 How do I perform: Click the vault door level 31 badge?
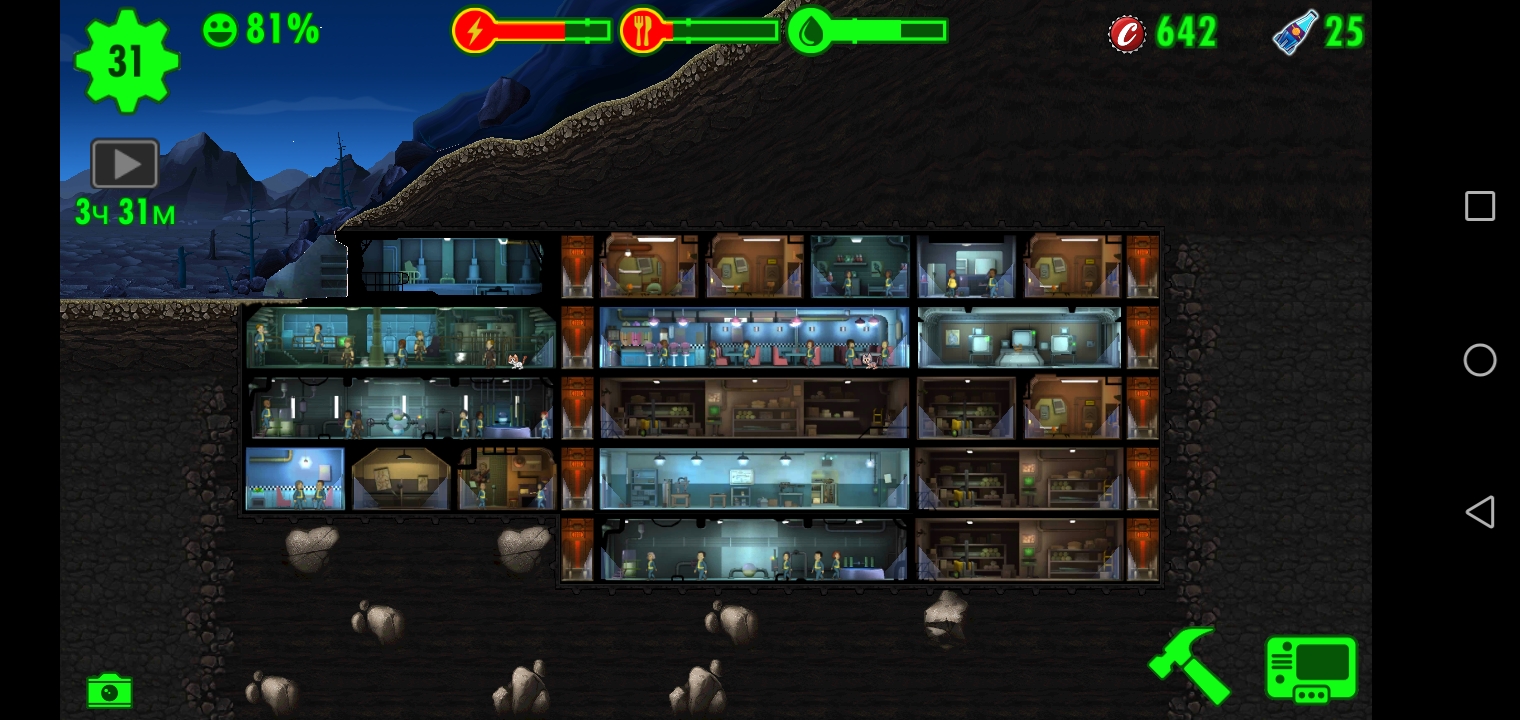126,60
